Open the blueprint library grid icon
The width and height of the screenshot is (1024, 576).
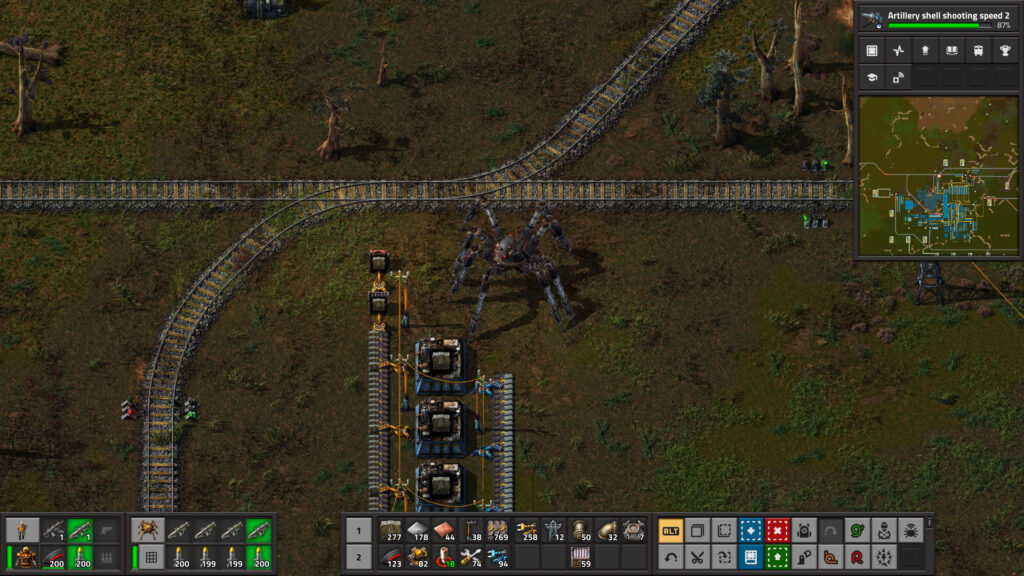[872, 51]
